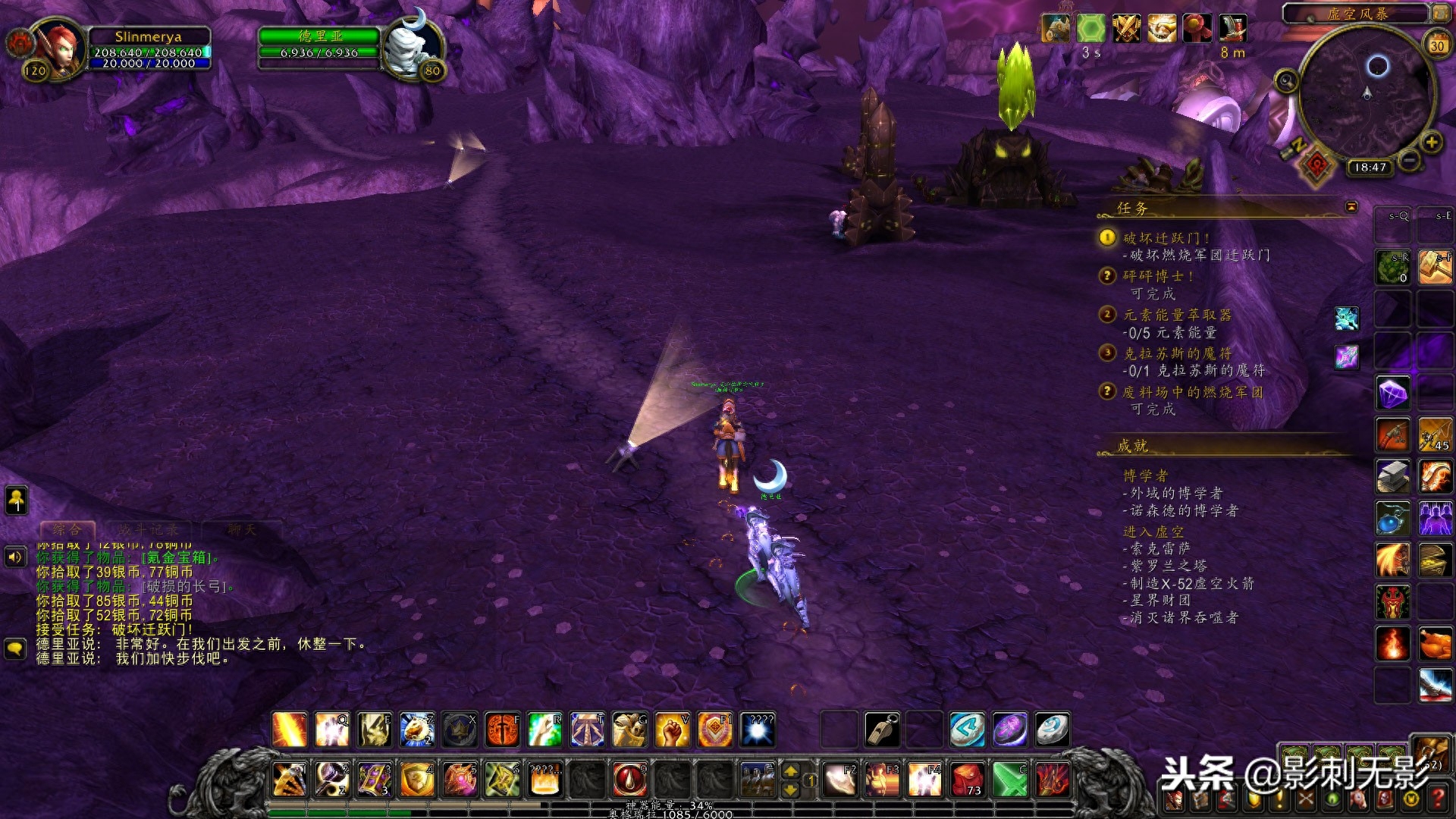The image size is (1456, 819).
Task: Collapse the quest tracker with its arrow button
Action: pyautogui.click(x=1351, y=207)
